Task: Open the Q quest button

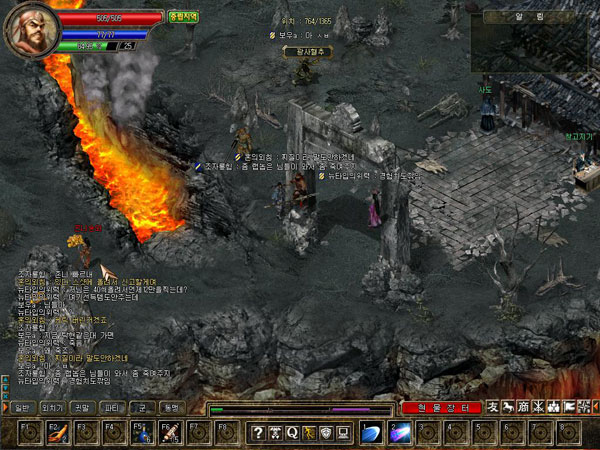Action: pos(292,433)
